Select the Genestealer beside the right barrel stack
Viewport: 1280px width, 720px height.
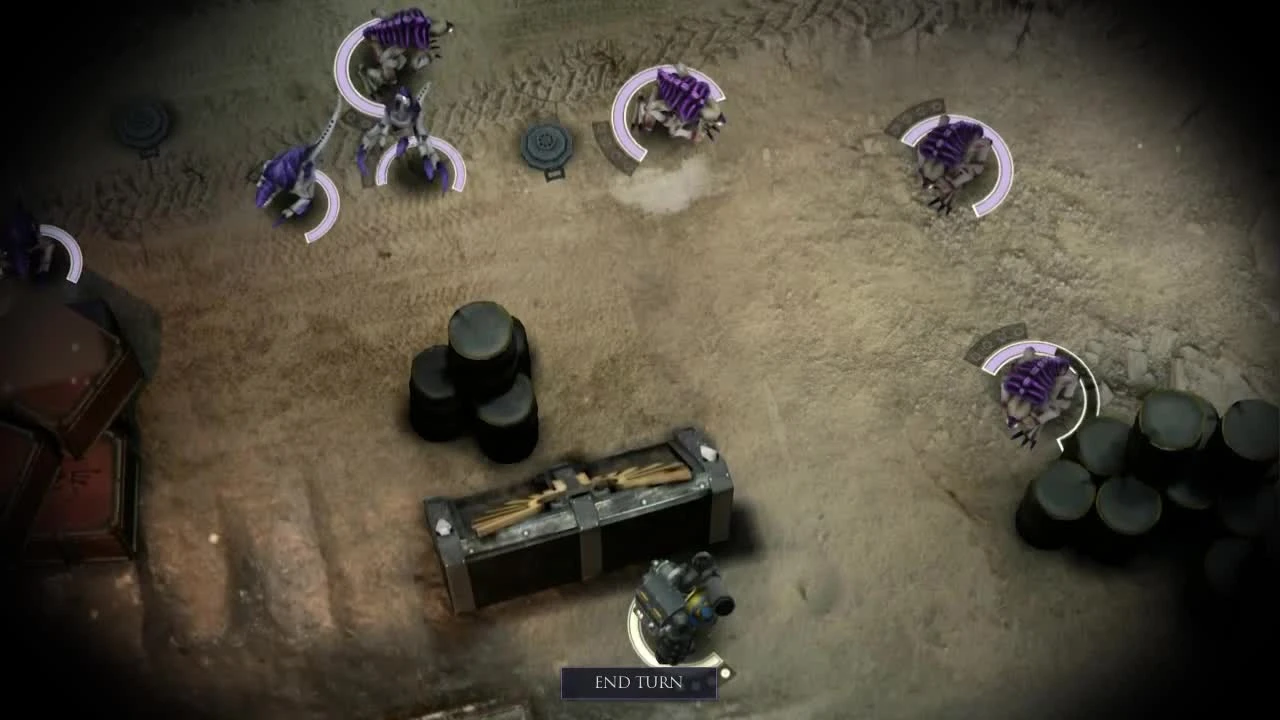click(x=1030, y=390)
